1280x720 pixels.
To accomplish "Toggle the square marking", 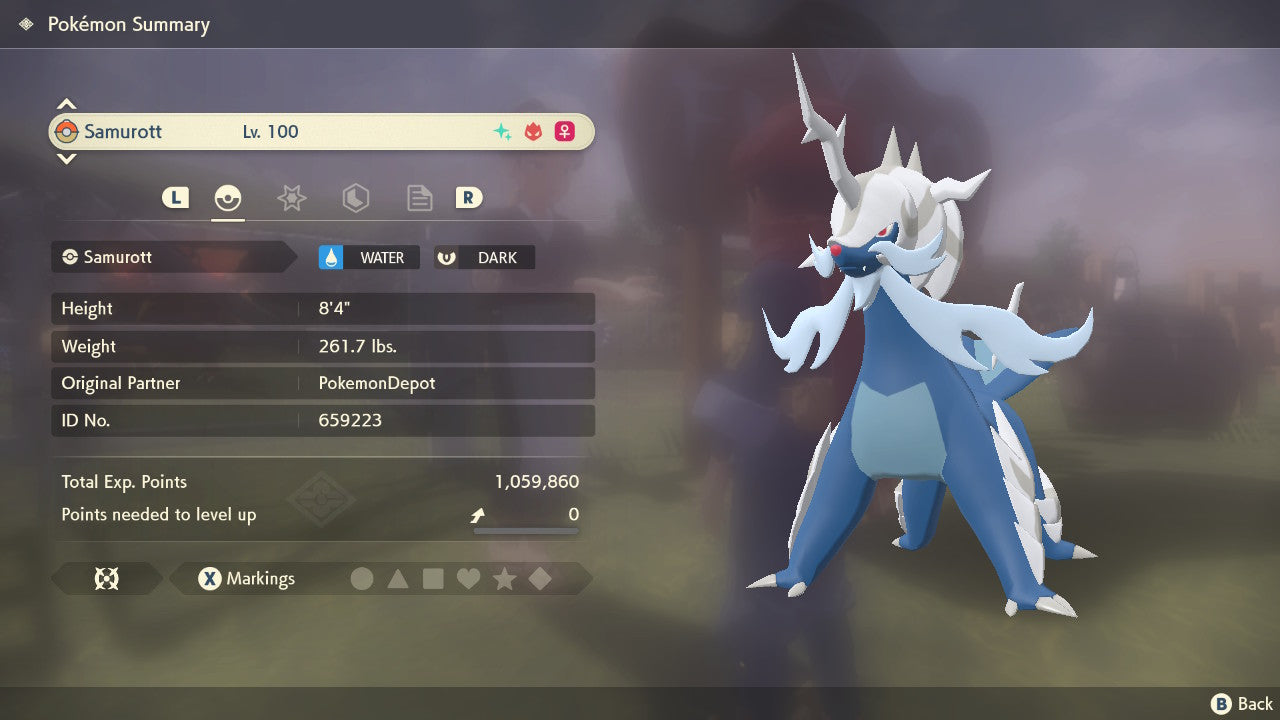I will pos(433,579).
